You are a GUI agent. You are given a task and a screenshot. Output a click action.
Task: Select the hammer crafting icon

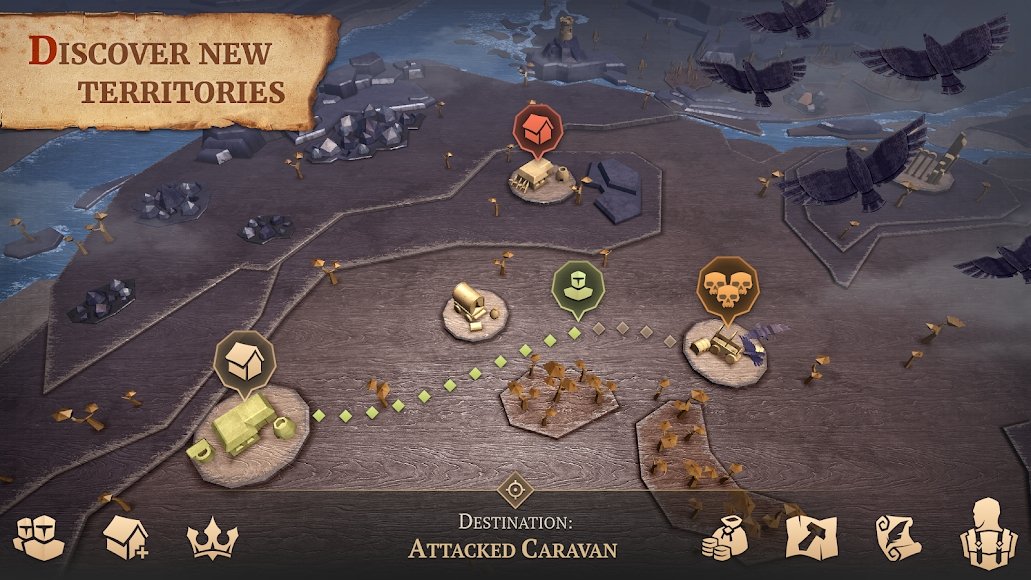[810, 536]
